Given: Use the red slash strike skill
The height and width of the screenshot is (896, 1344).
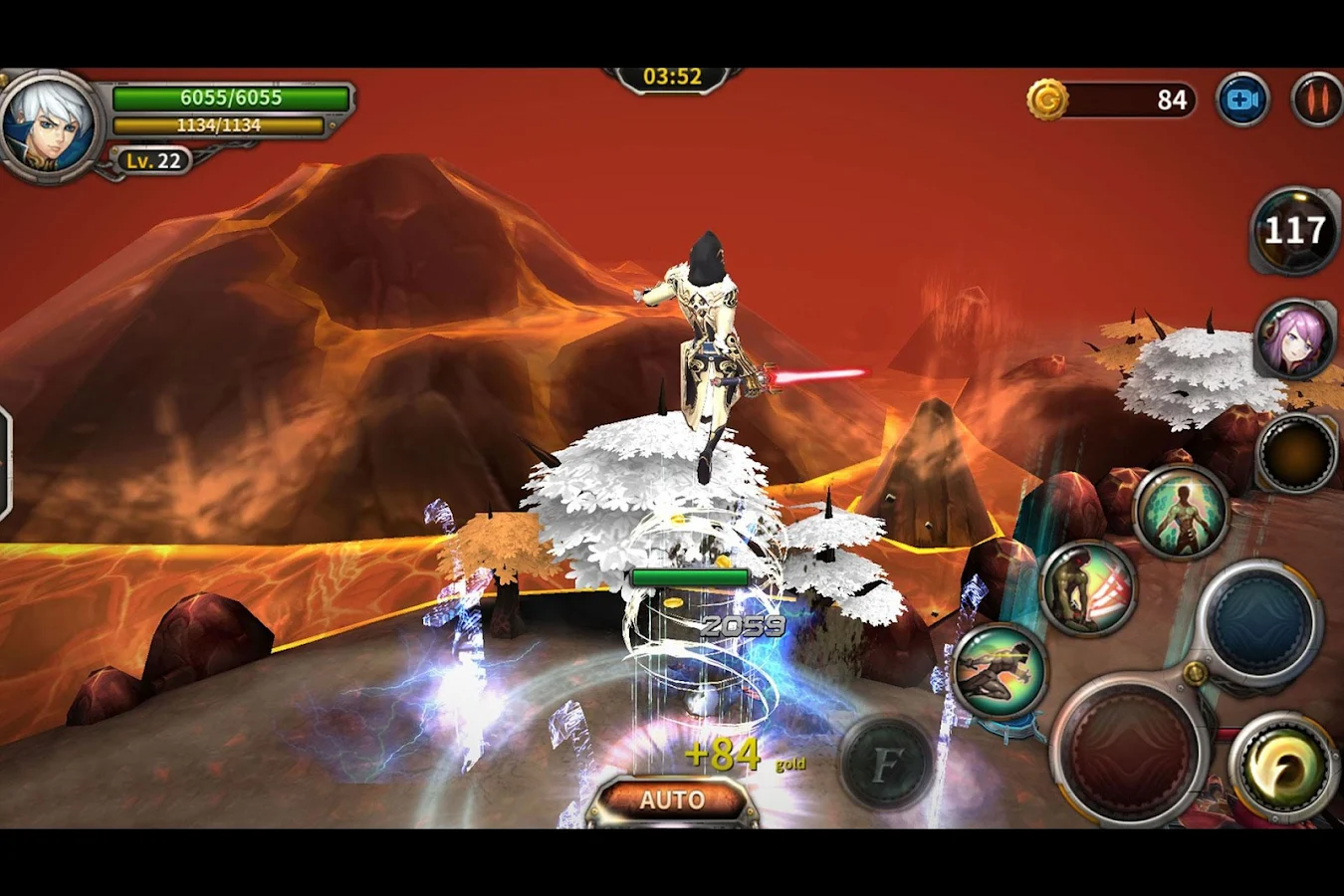Looking at the screenshot, I should click(x=1088, y=588).
